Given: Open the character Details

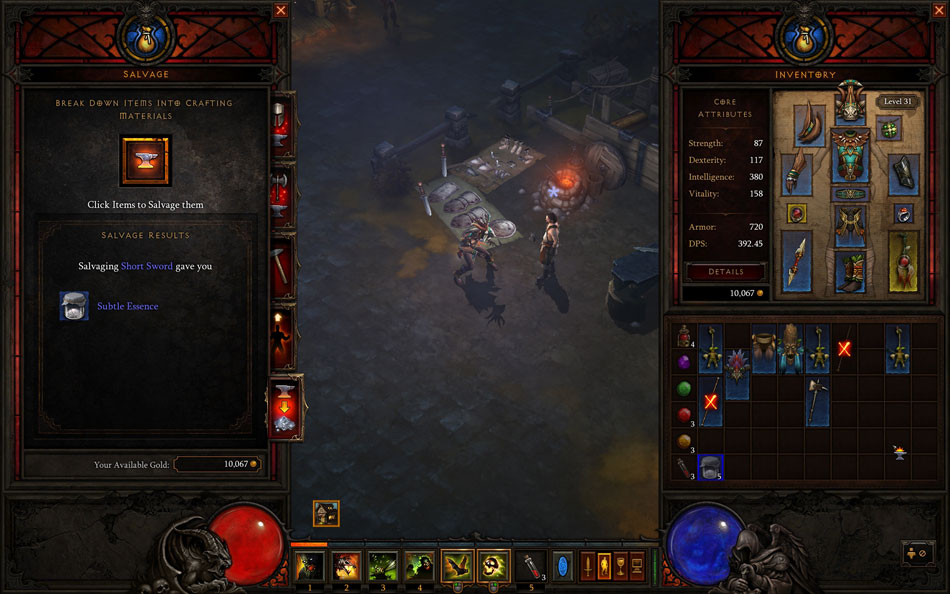Looking at the screenshot, I should click(726, 272).
